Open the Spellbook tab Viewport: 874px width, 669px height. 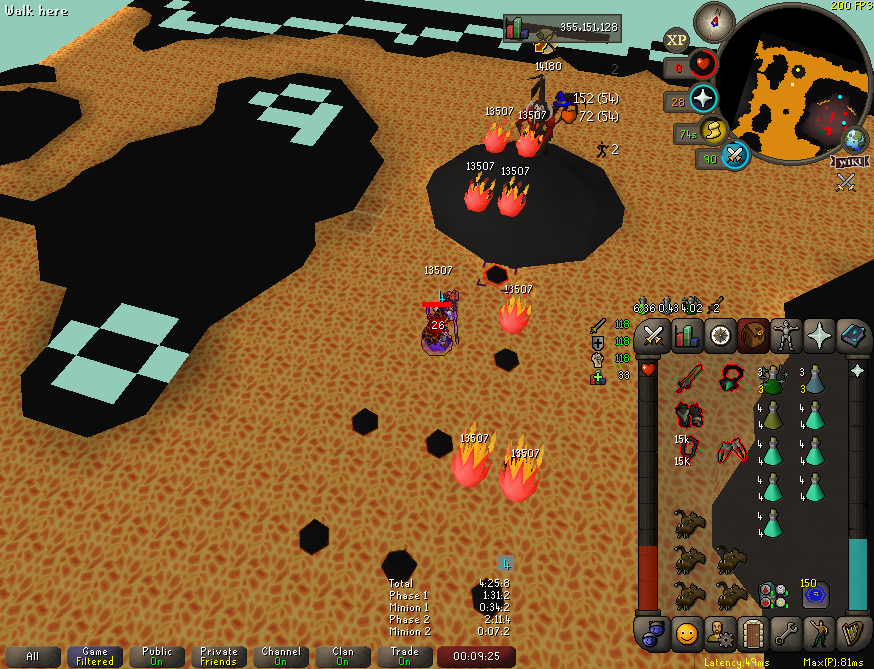click(x=853, y=336)
